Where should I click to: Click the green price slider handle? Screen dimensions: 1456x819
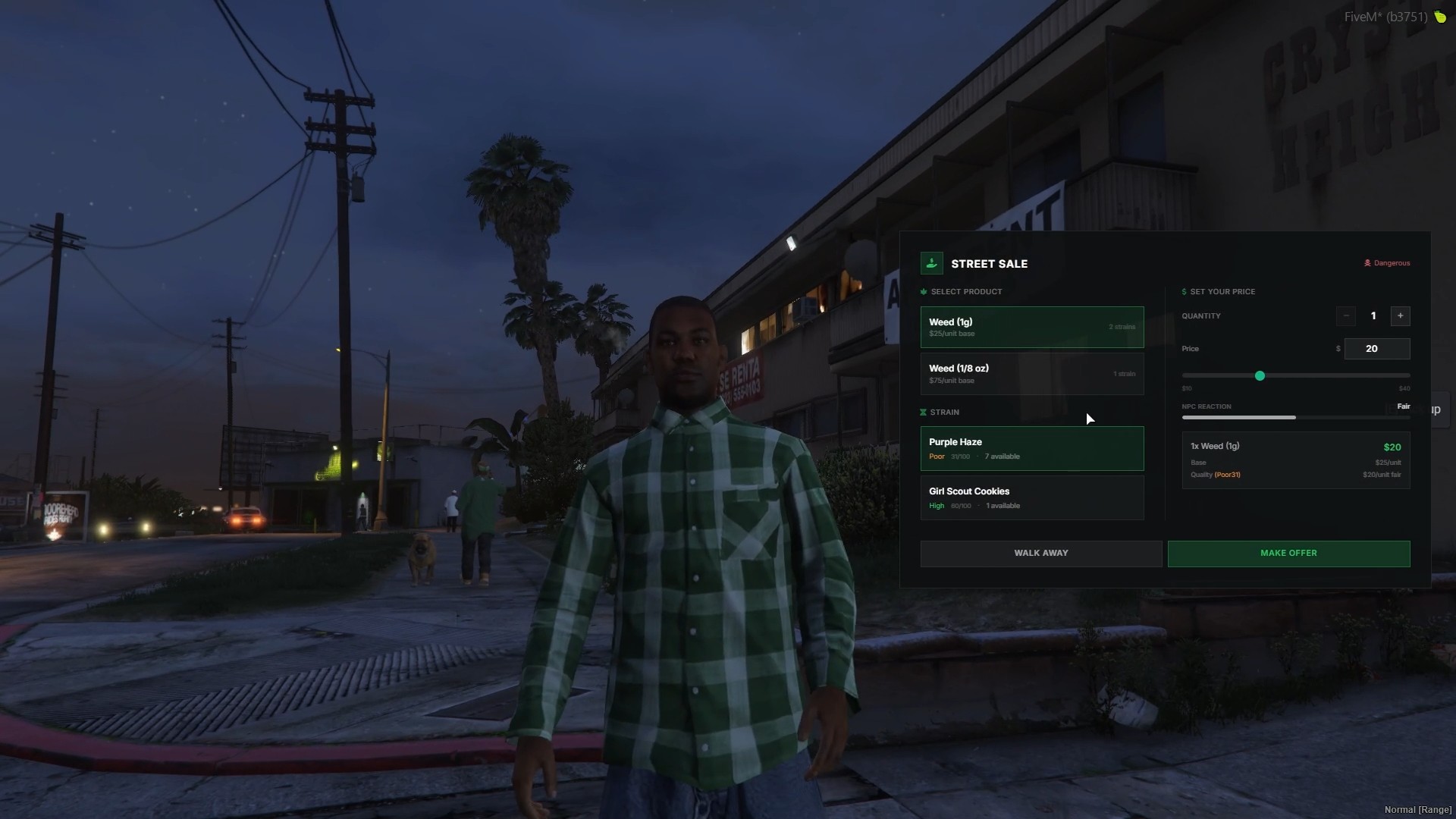pyautogui.click(x=1260, y=376)
